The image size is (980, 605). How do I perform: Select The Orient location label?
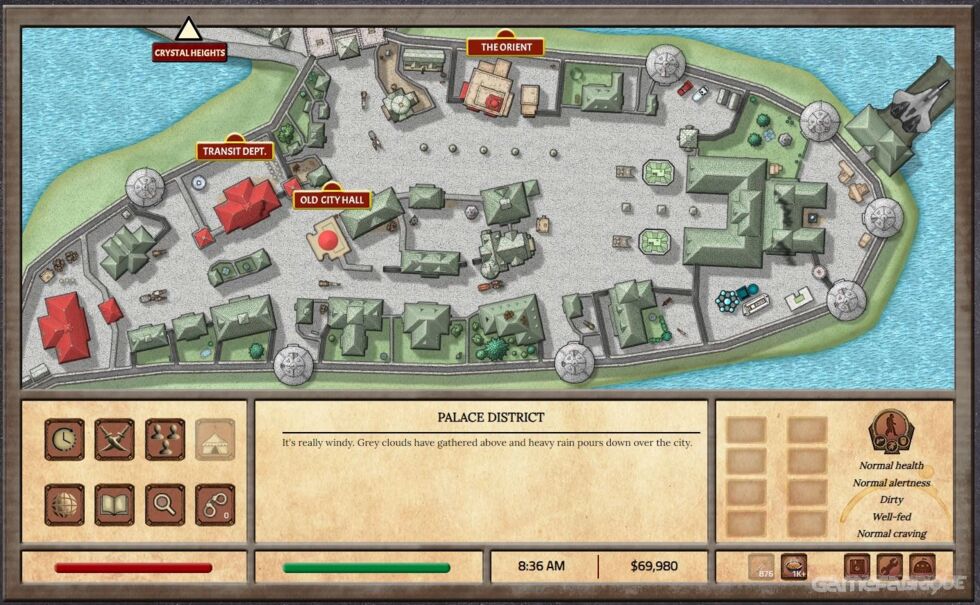505,47
